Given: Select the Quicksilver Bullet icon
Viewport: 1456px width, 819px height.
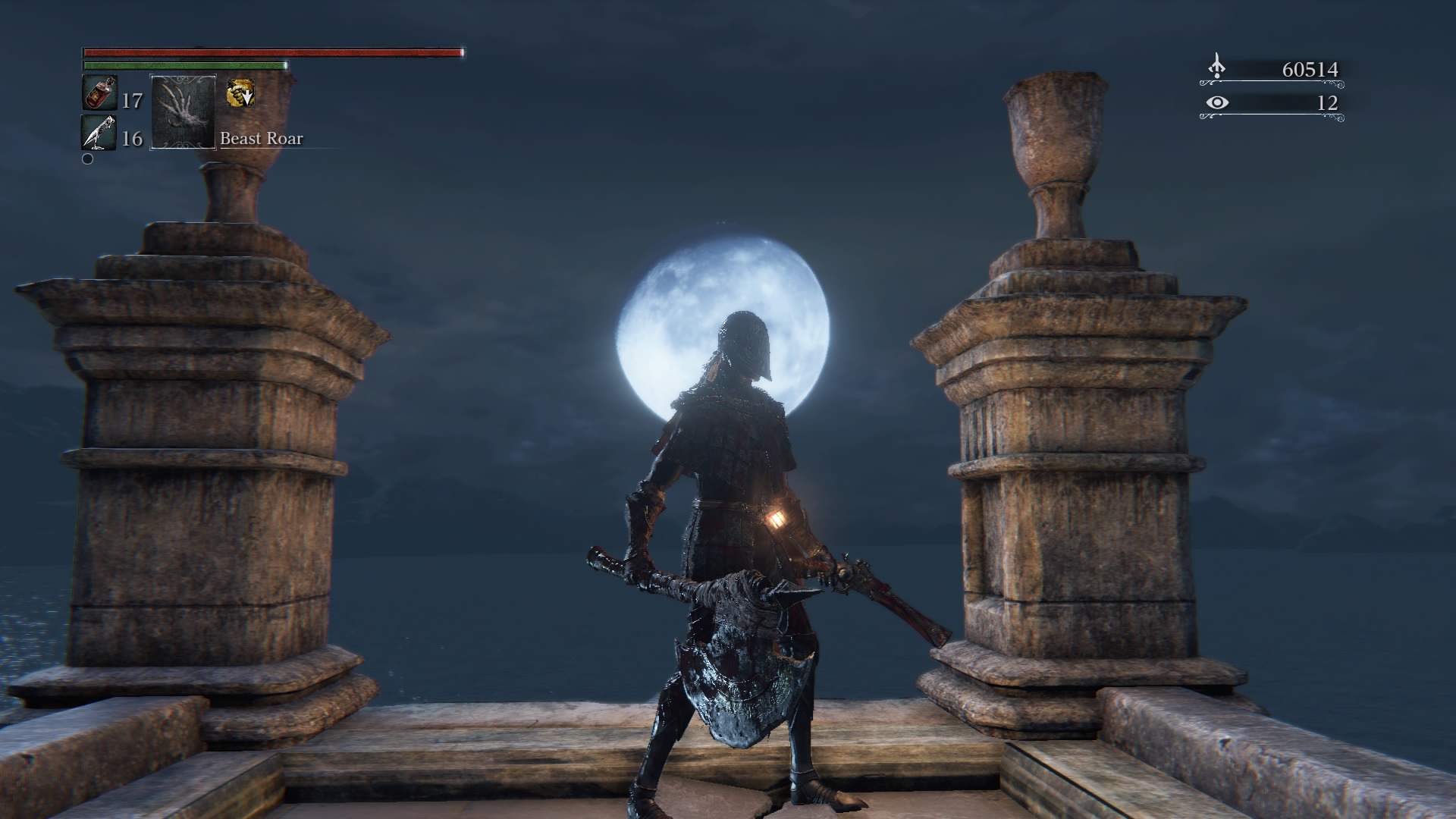Looking at the screenshot, I should 99,133.
